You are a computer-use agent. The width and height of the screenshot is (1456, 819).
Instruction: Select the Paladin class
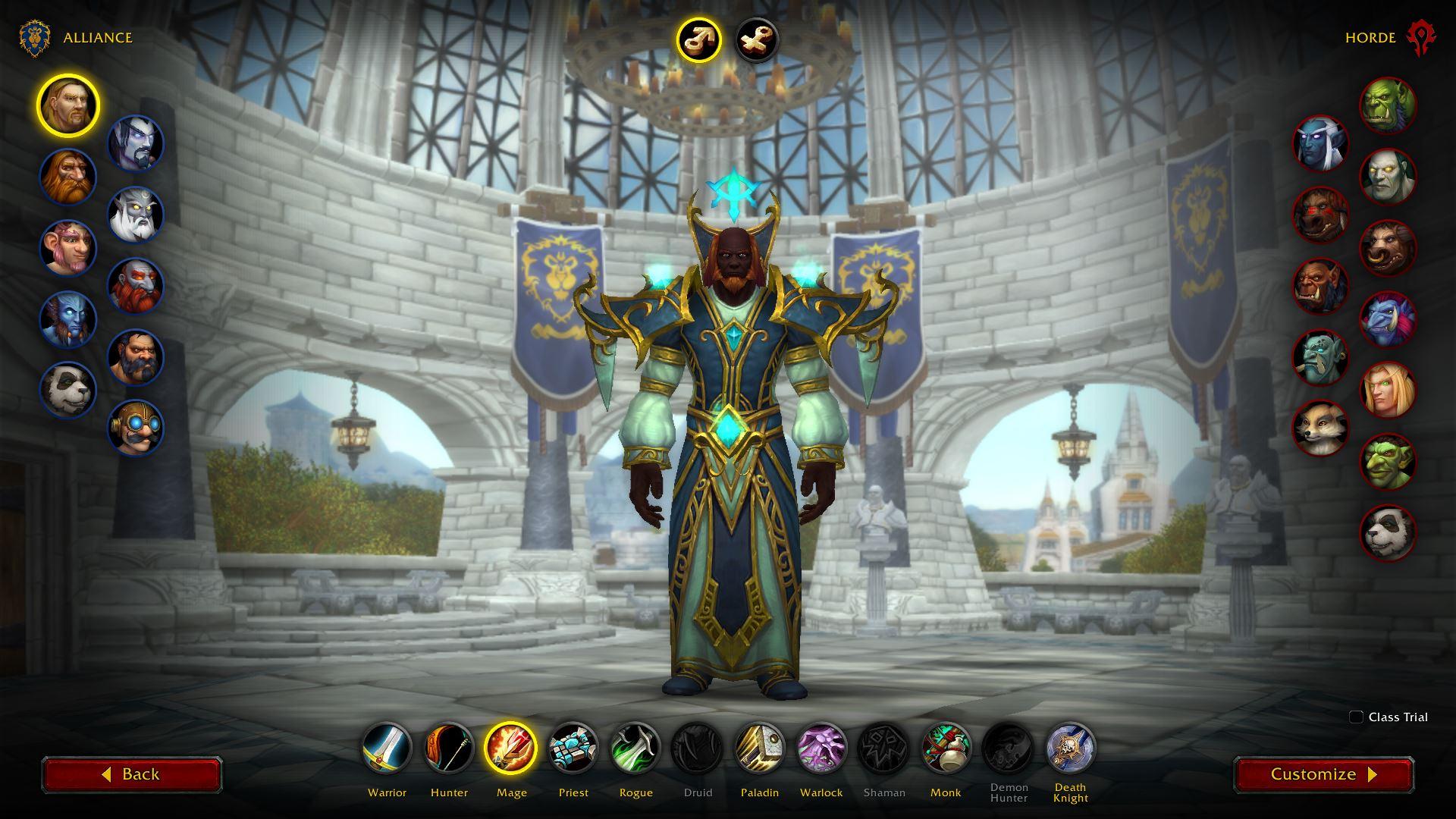tap(760, 747)
